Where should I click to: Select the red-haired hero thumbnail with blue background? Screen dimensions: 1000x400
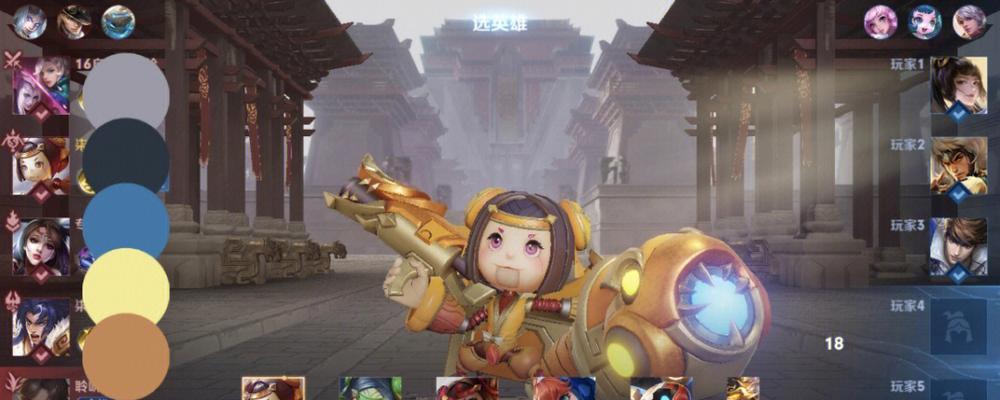click(564, 389)
